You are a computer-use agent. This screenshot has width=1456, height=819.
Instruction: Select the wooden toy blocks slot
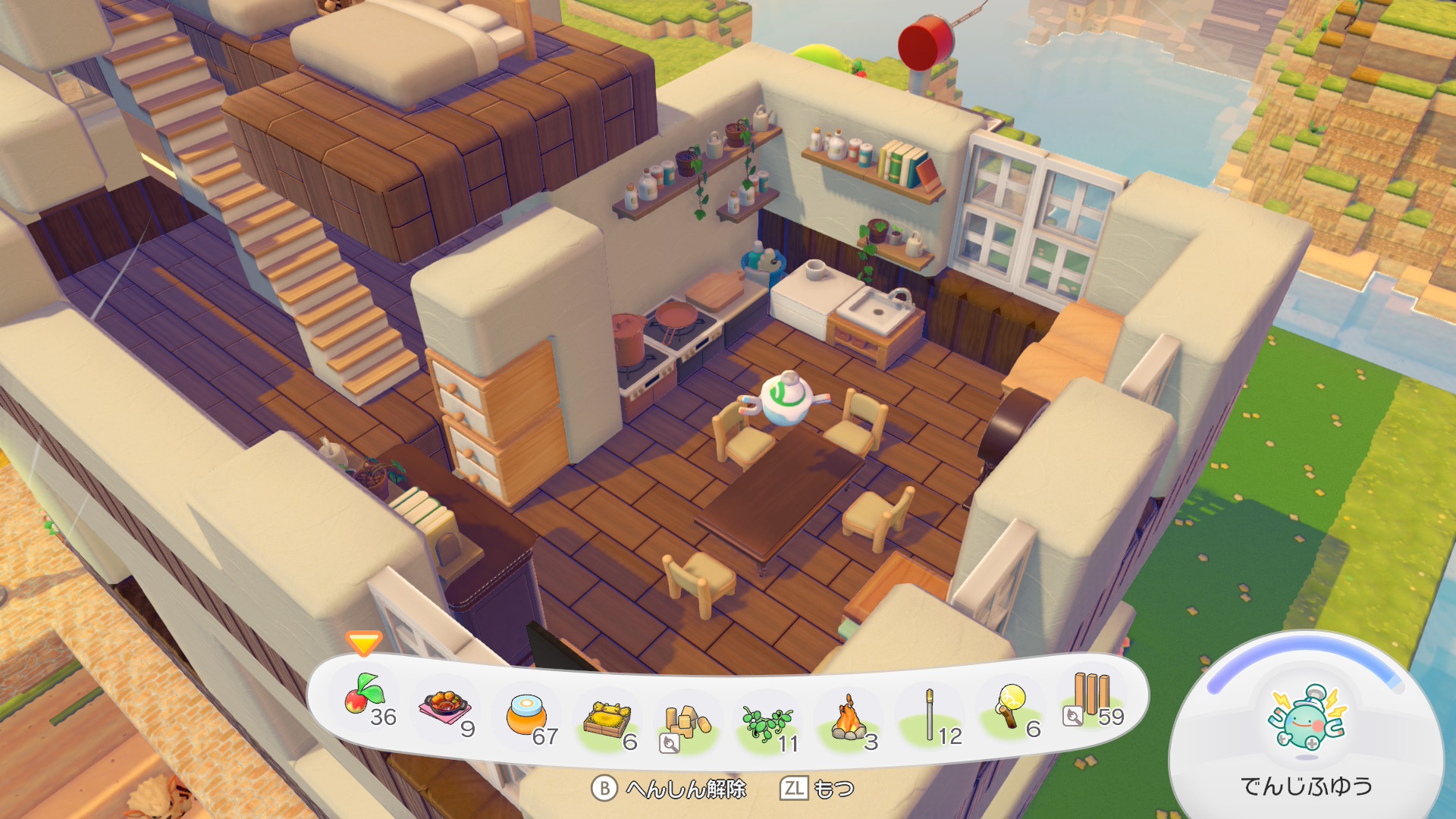pyautogui.click(x=687, y=722)
